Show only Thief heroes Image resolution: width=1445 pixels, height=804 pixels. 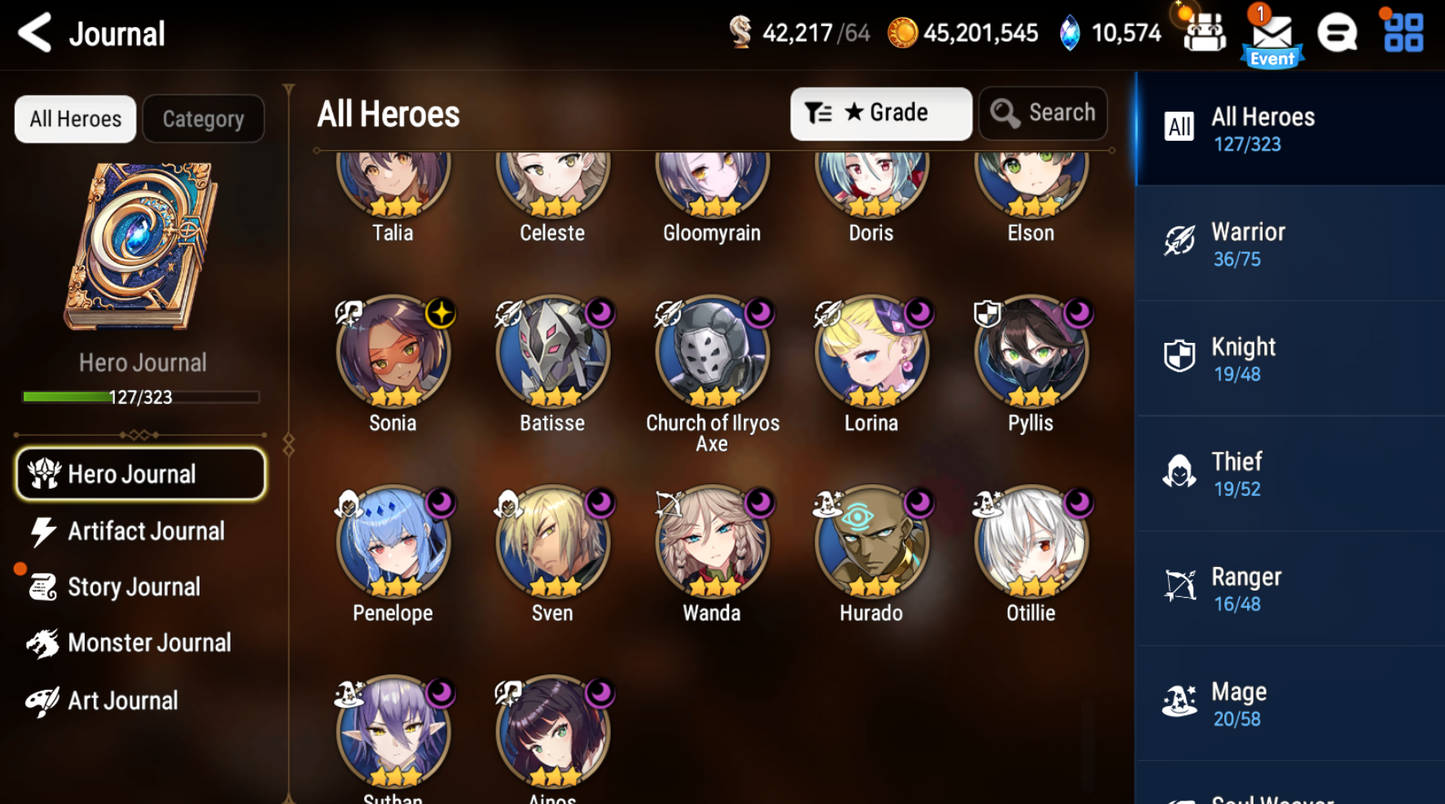click(x=1289, y=474)
